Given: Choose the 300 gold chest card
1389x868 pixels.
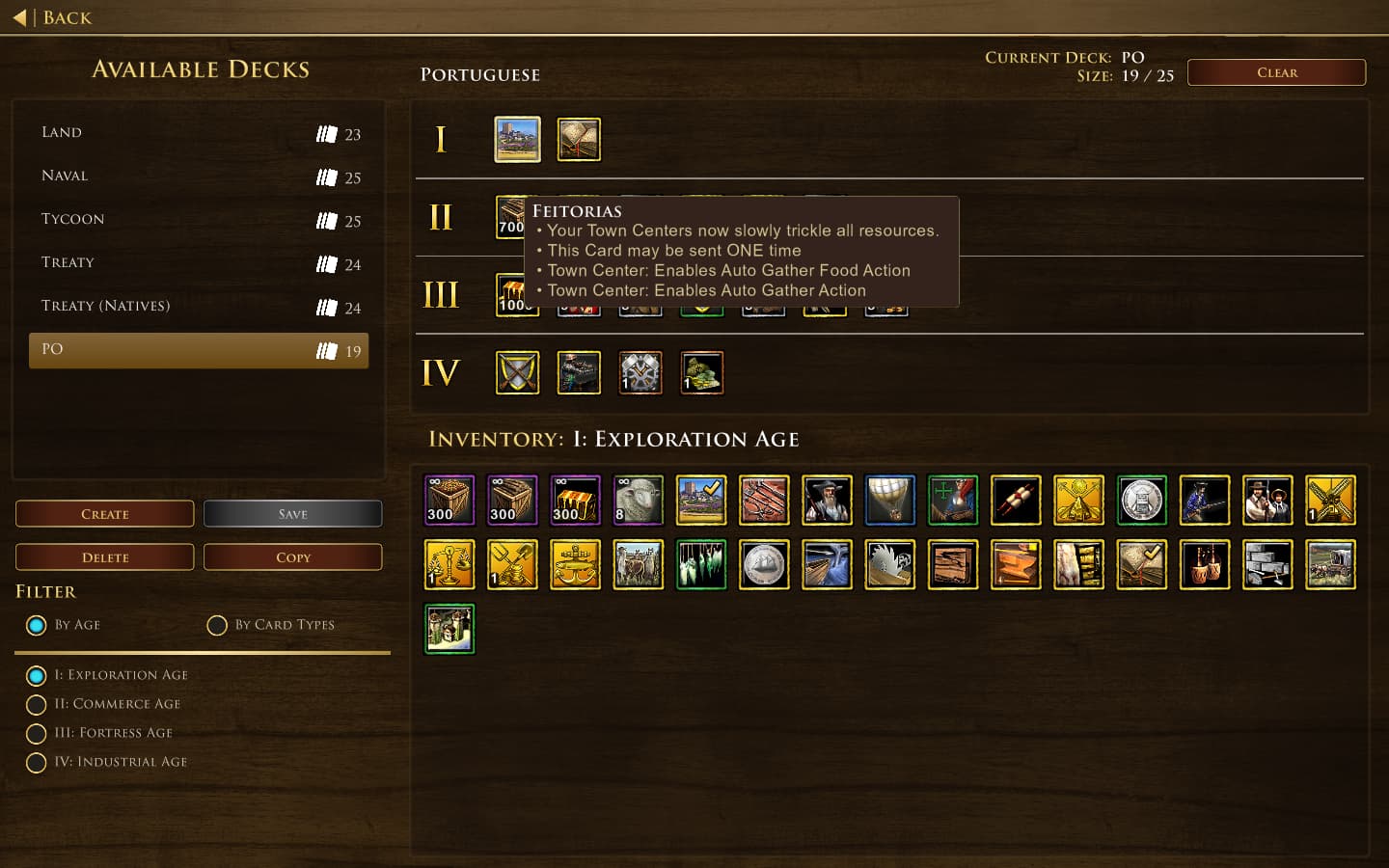Looking at the screenshot, I should point(575,500).
